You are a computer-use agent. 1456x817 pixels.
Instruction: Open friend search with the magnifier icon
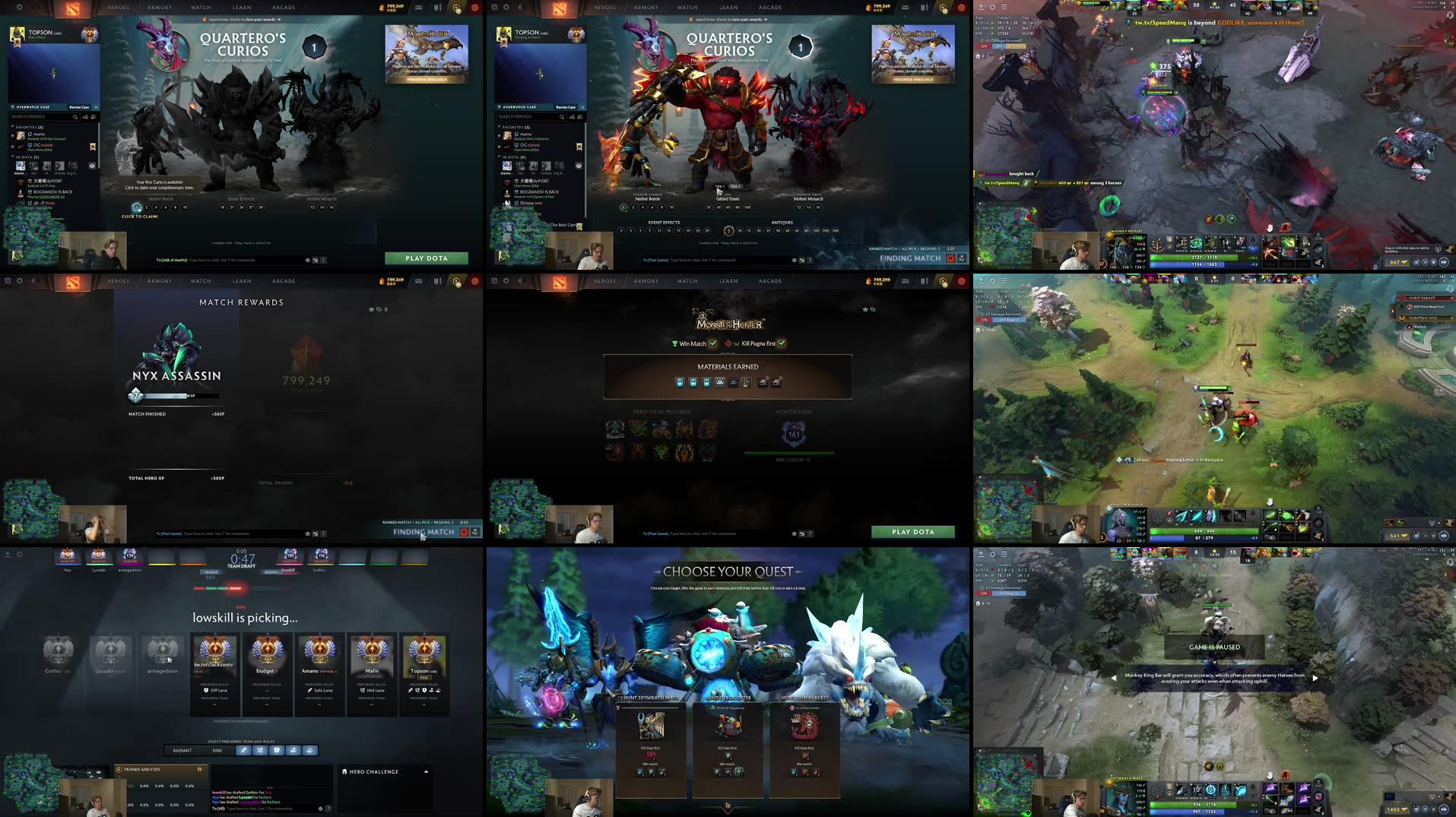point(76,118)
